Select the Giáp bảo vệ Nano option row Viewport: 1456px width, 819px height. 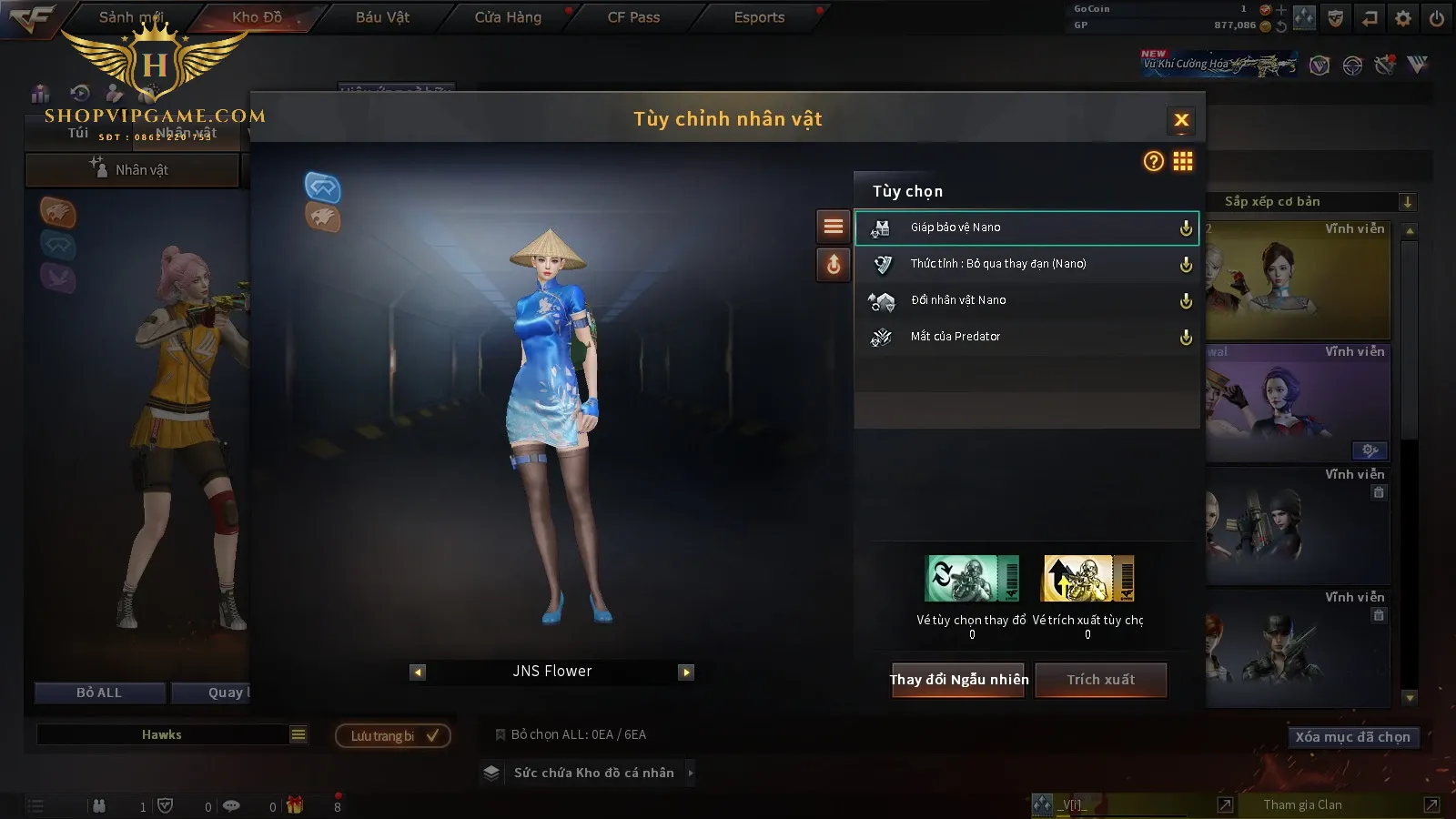[1026, 227]
